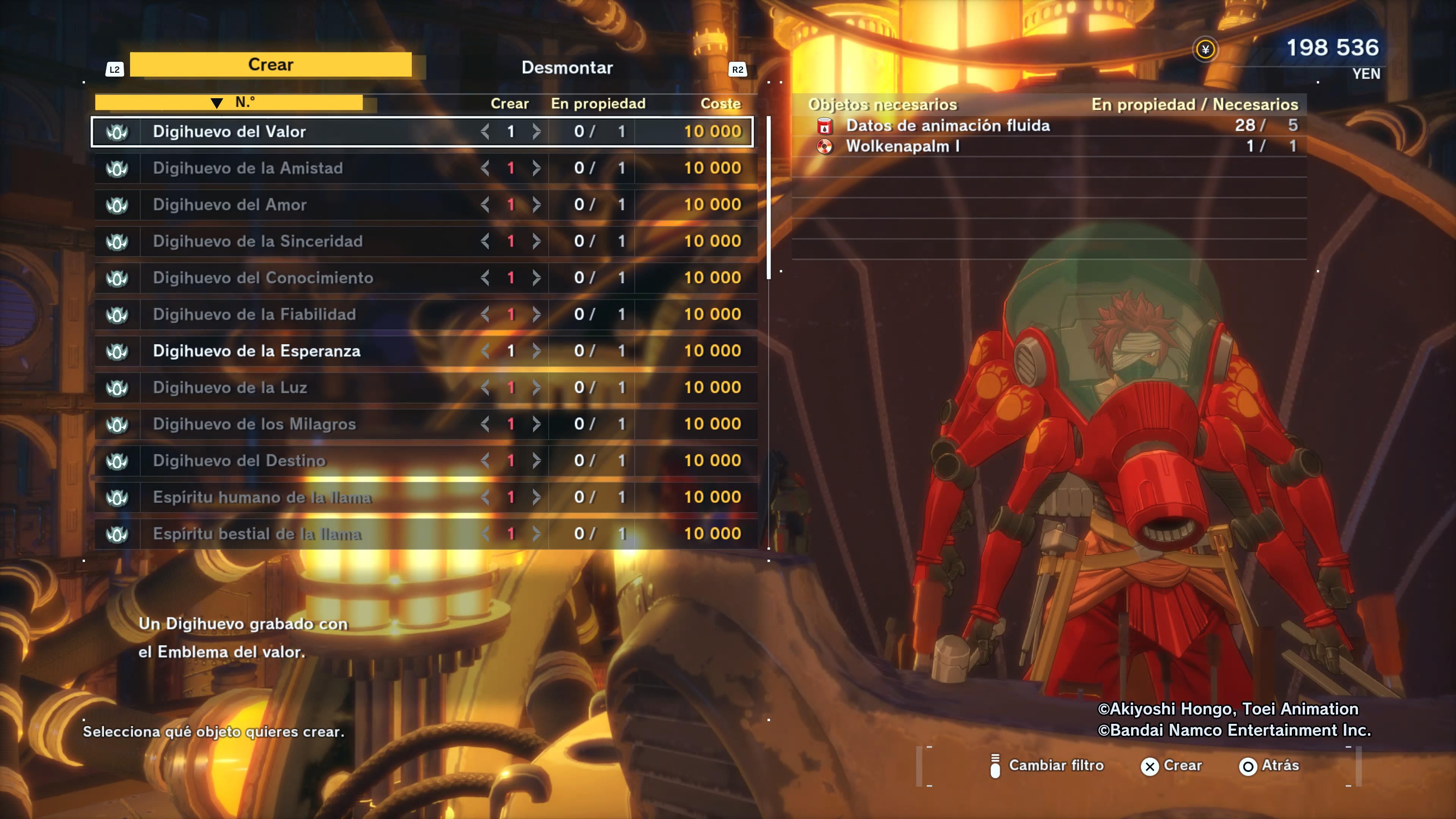Pick Espíritu humano de la llama
This screenshot has height=819, width=1456.
click(x=262, y=497)
